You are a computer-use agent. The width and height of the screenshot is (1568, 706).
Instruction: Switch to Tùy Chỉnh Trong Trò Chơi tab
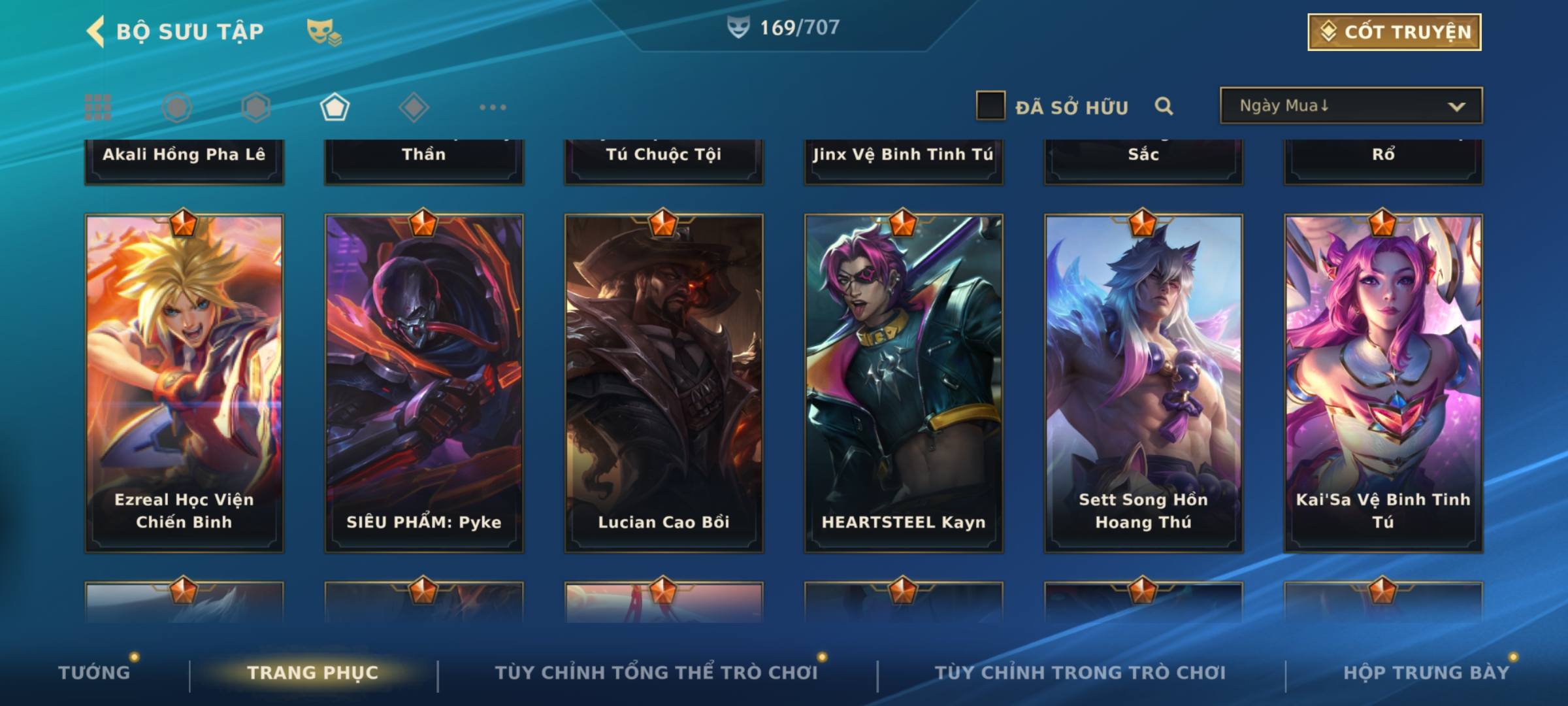coord(1080,673)
